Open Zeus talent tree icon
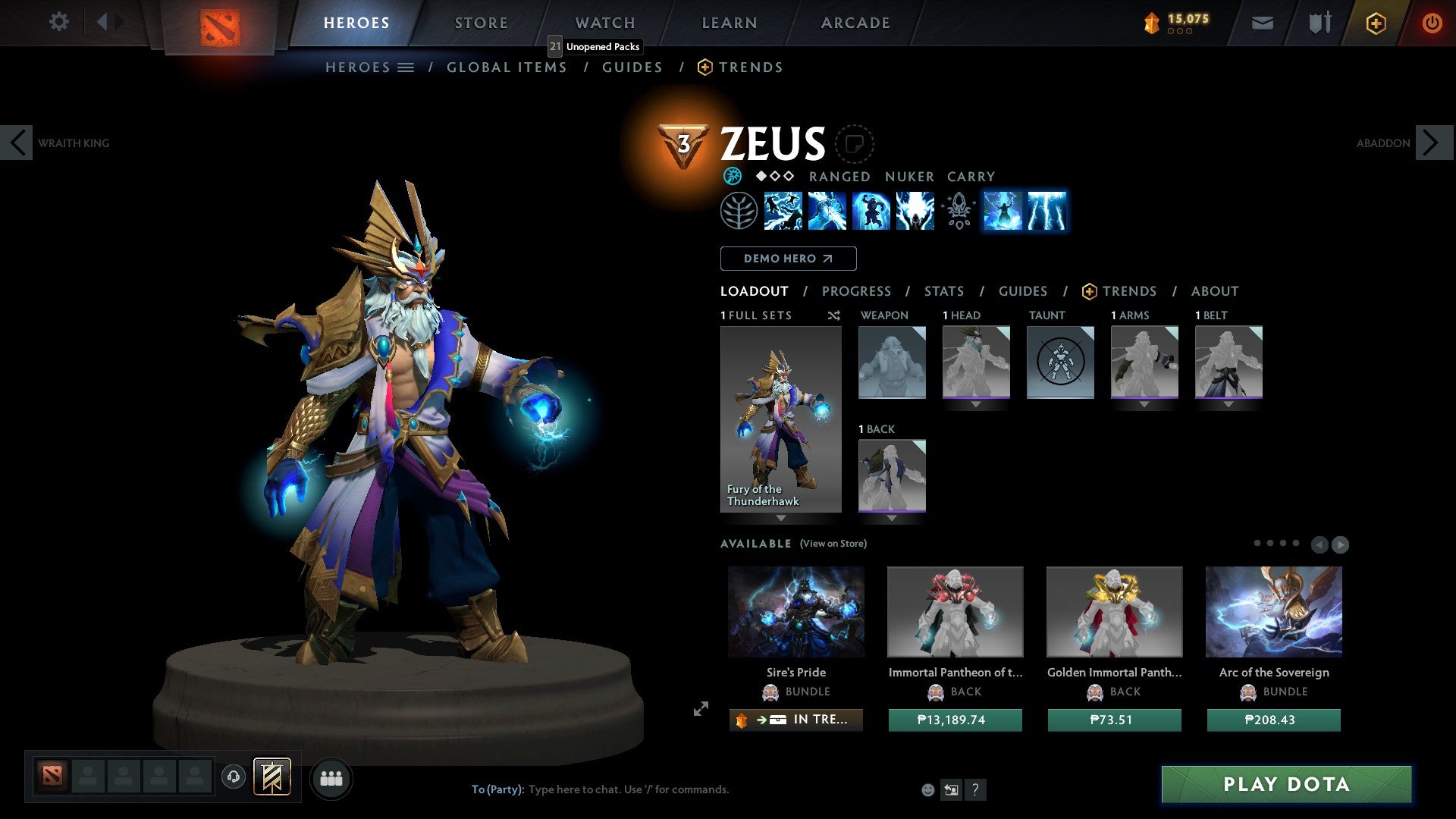 pyautogui.click(x=739, y=211)
